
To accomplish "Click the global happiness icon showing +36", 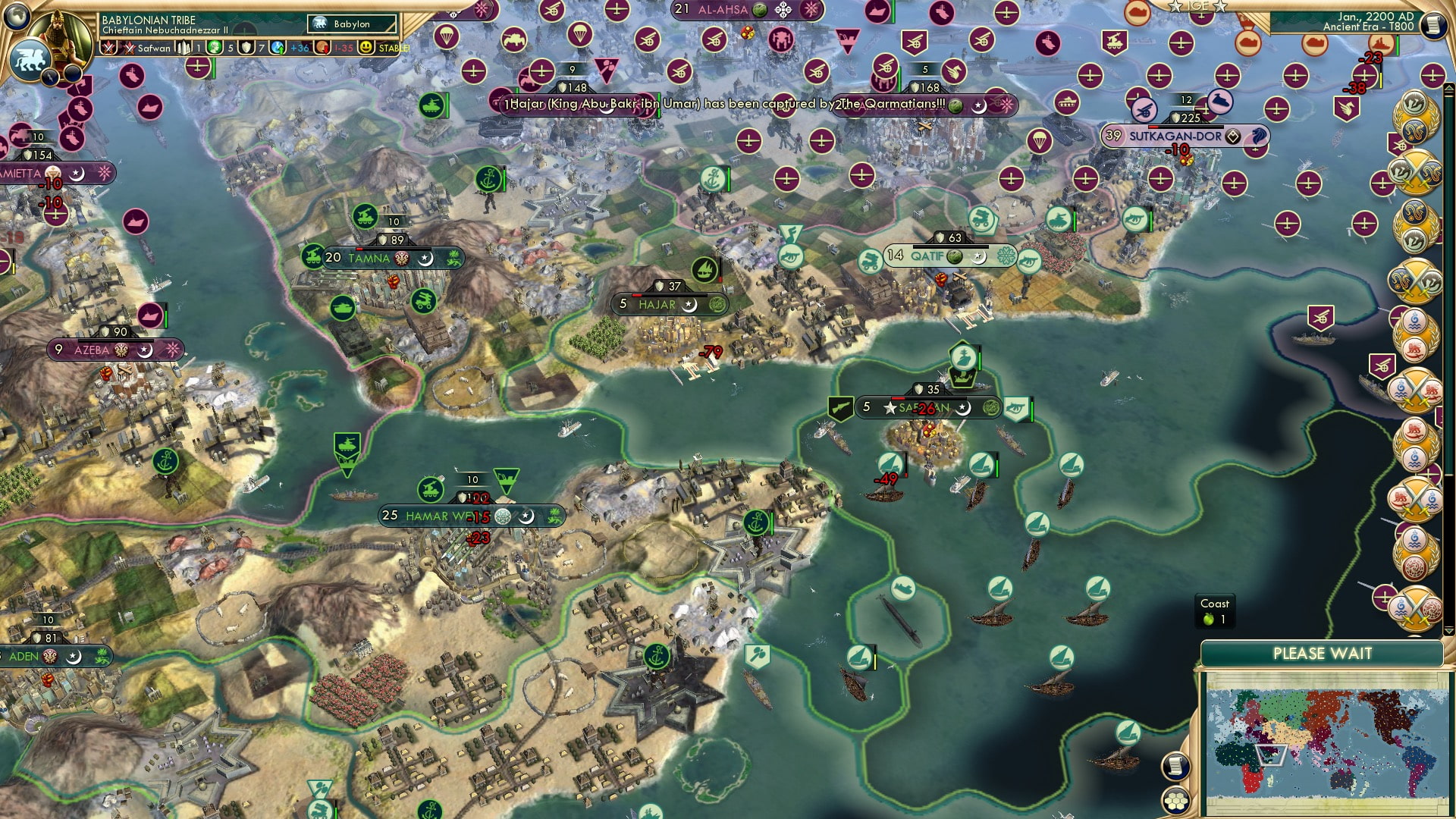I will point(278,49).
